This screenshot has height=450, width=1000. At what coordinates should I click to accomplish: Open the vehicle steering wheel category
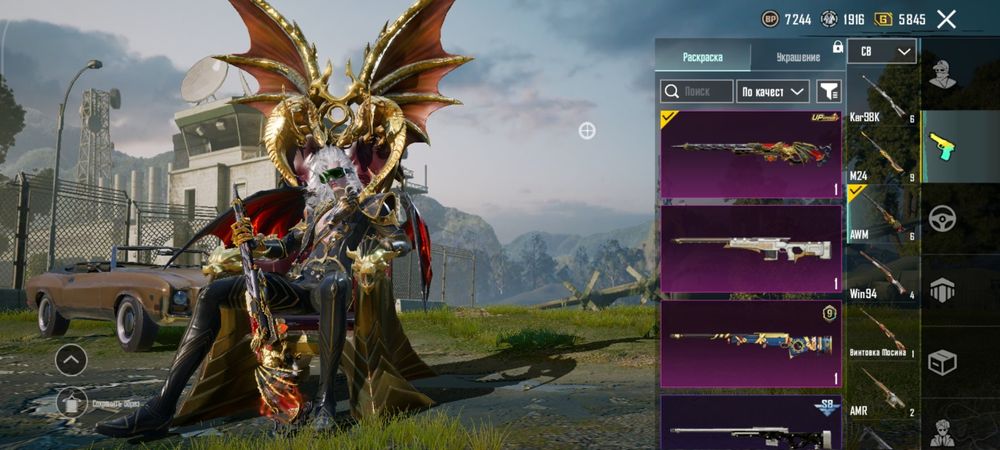point(942,218)
